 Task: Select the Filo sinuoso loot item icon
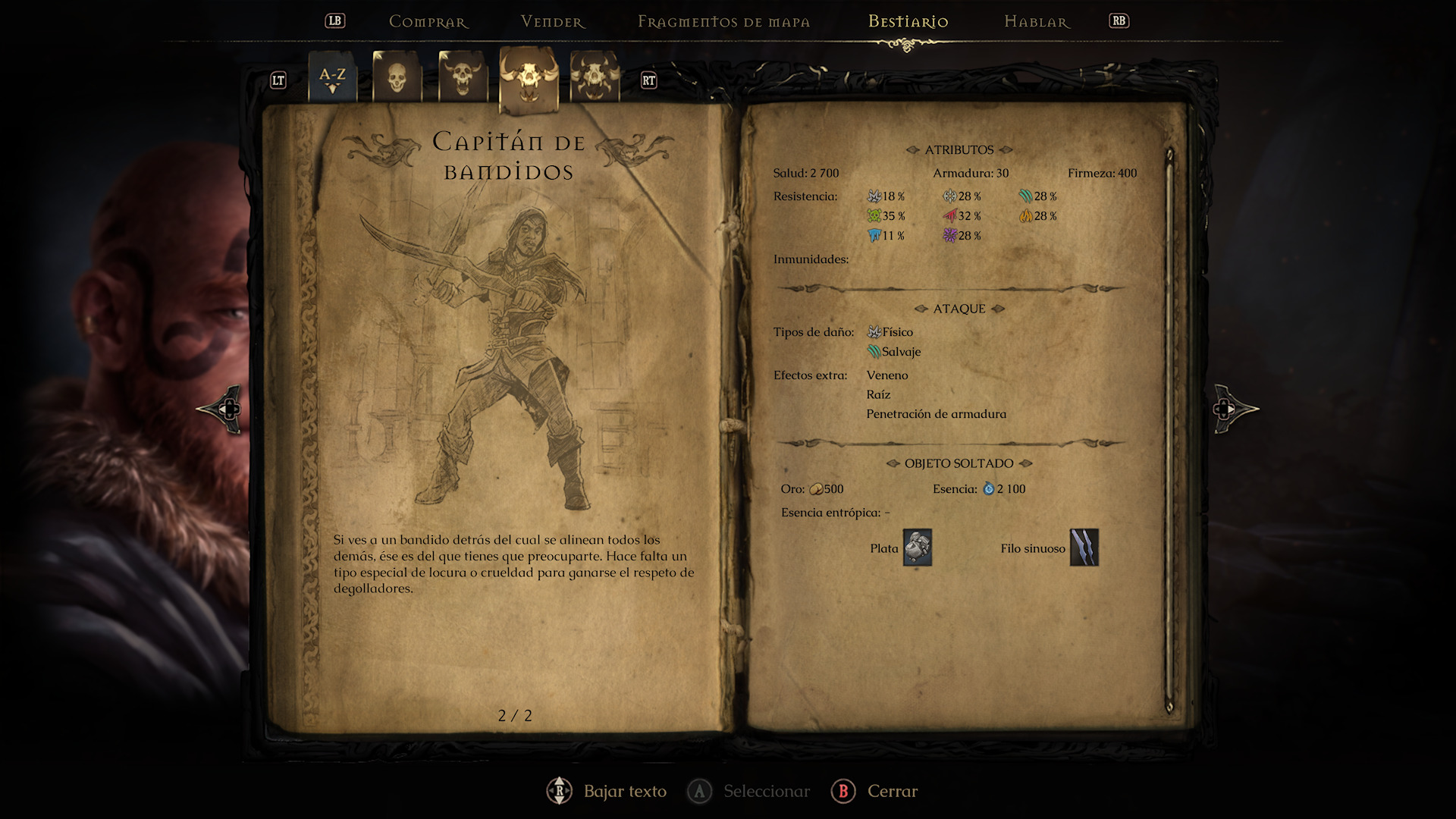pyautogui.click(x=1084, y=548)
